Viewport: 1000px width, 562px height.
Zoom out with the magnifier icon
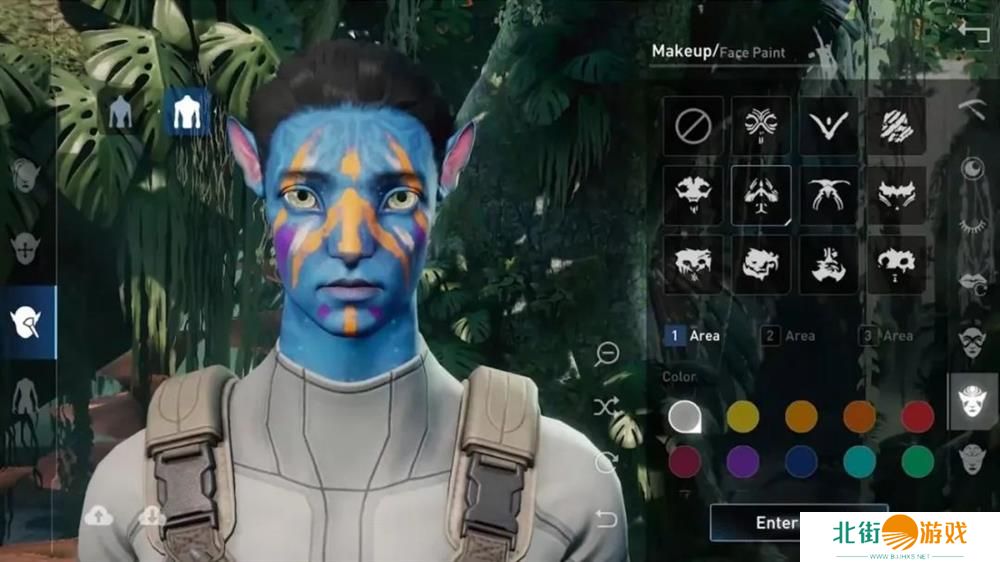point(606,353)
